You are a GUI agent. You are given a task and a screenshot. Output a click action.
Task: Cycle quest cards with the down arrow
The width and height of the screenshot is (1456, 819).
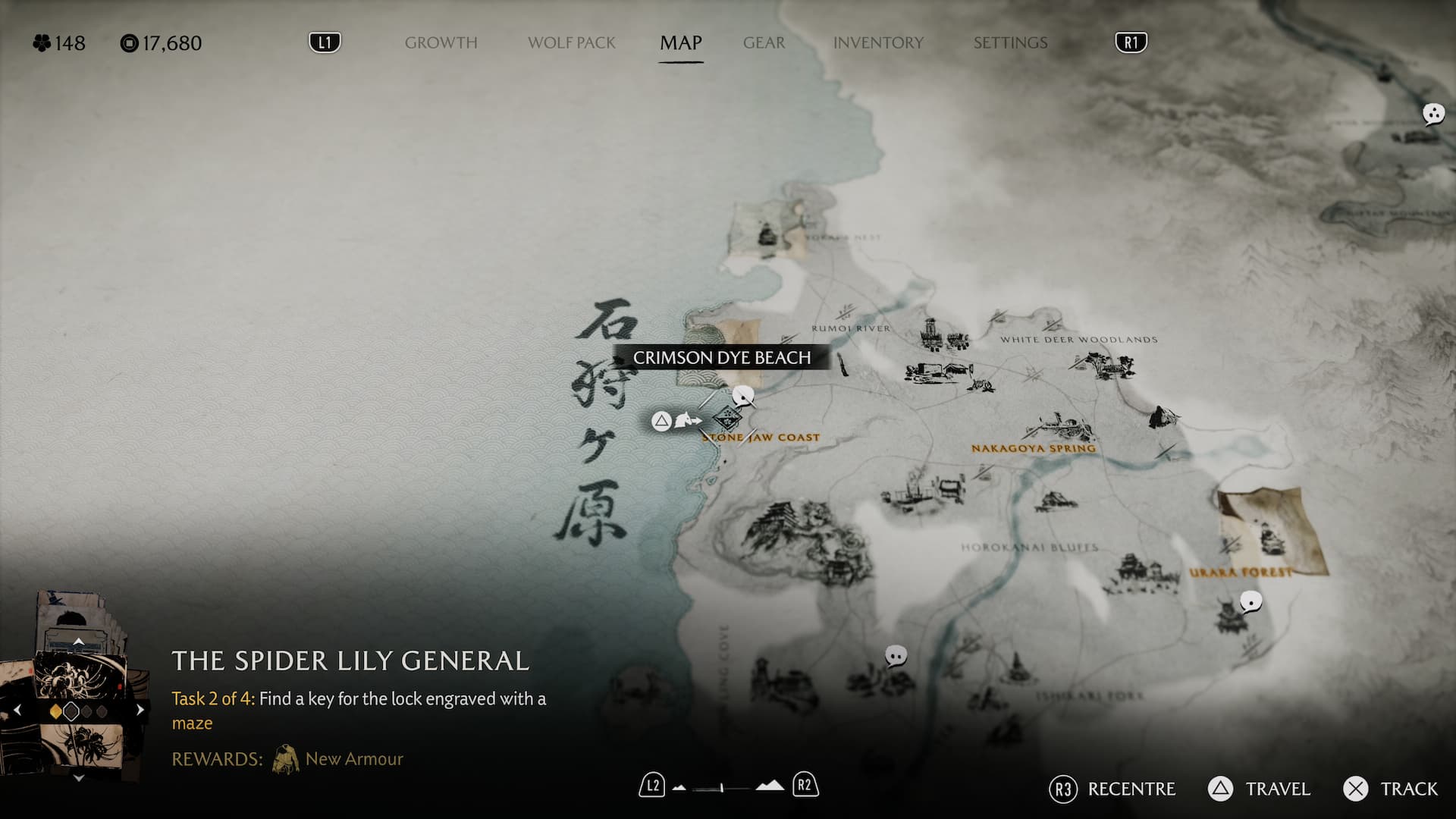[x=78, y=778]
